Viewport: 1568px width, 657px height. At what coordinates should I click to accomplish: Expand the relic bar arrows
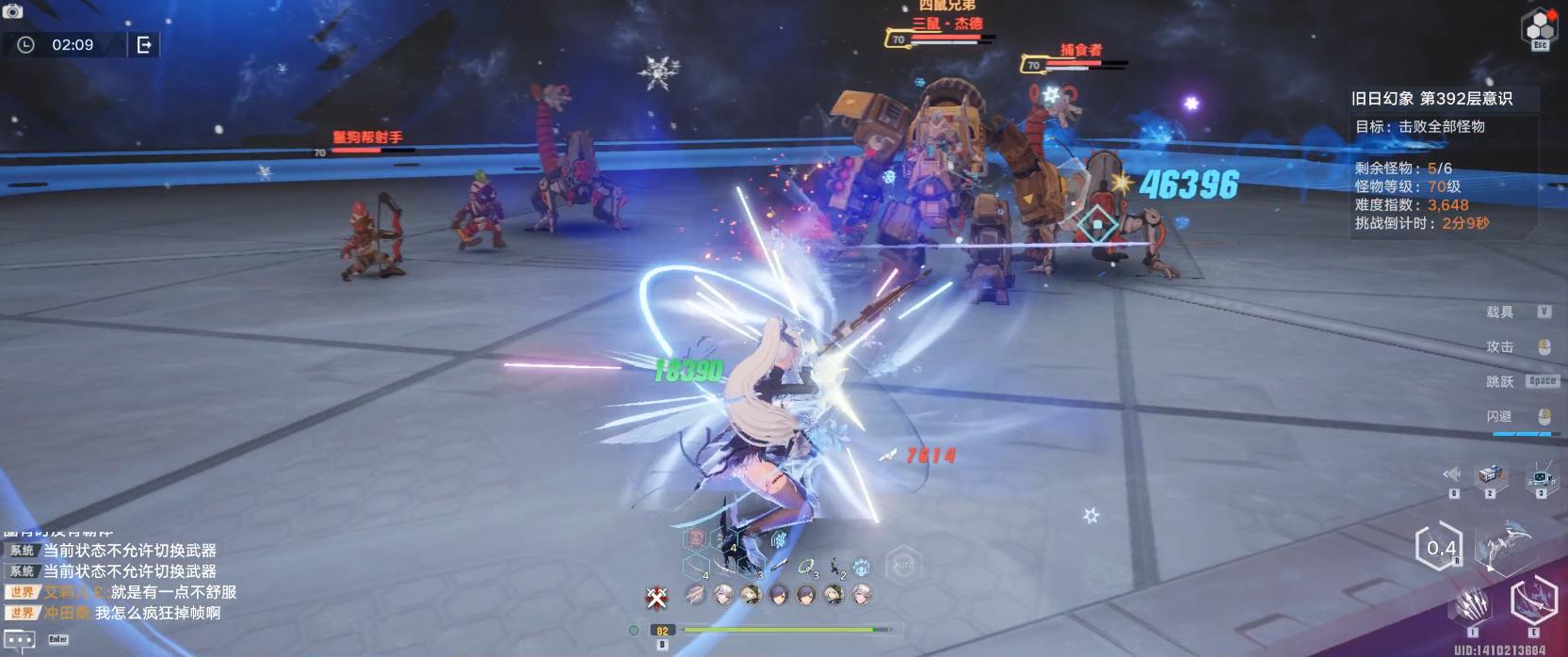click(x=1452, y=474)
